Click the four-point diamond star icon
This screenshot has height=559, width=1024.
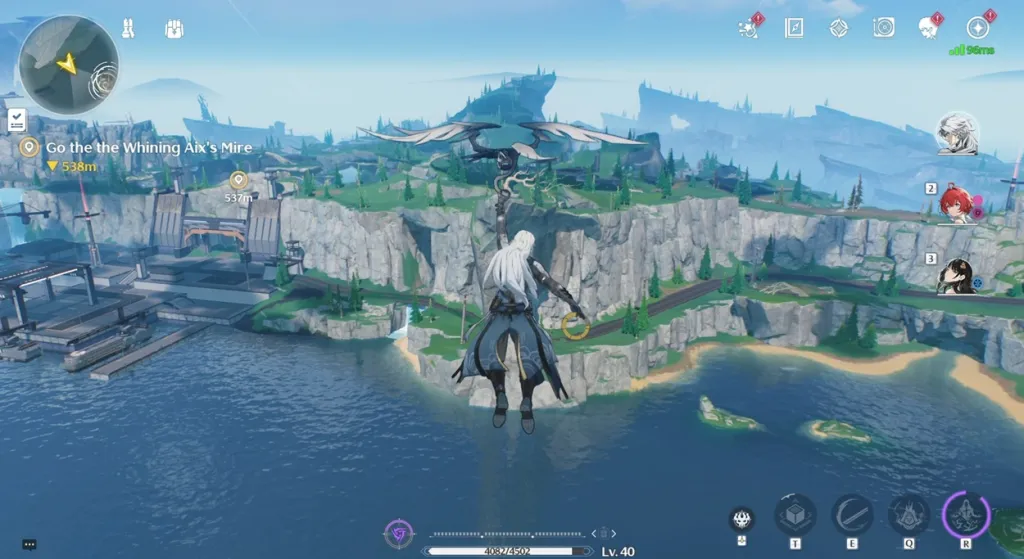click(839, 28)
